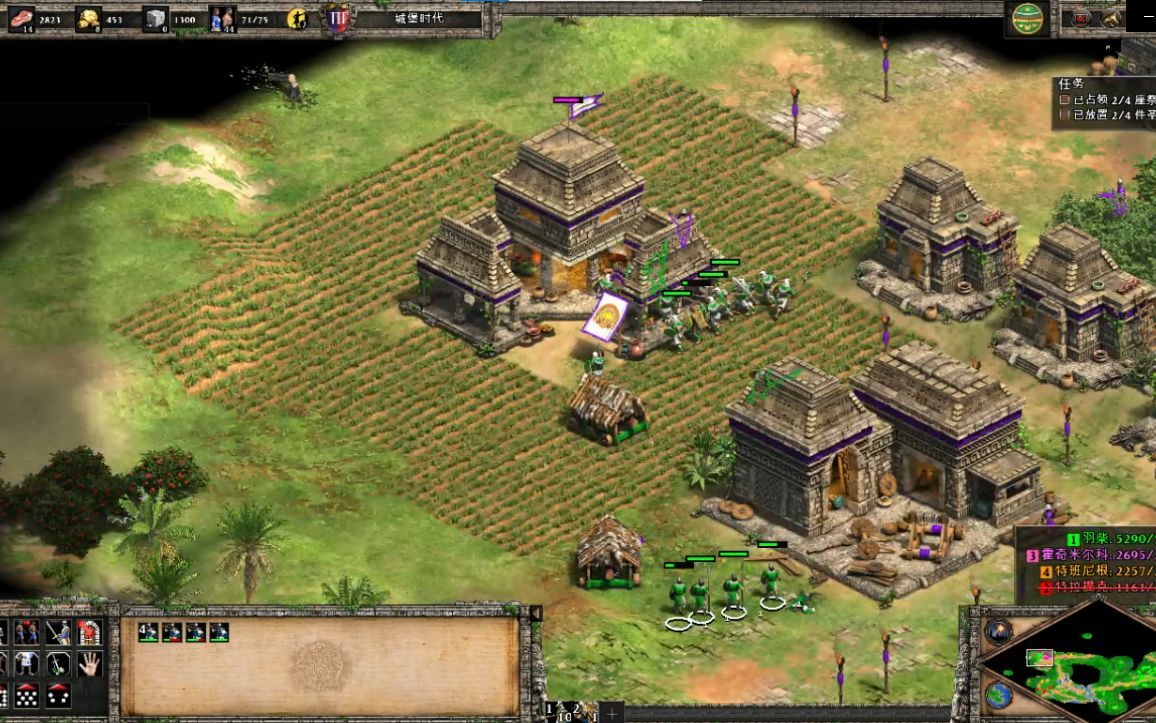Choose the swordsman attack stance icon
Viewport: 1156px width, 723px height.
click(x=58, y=632)
